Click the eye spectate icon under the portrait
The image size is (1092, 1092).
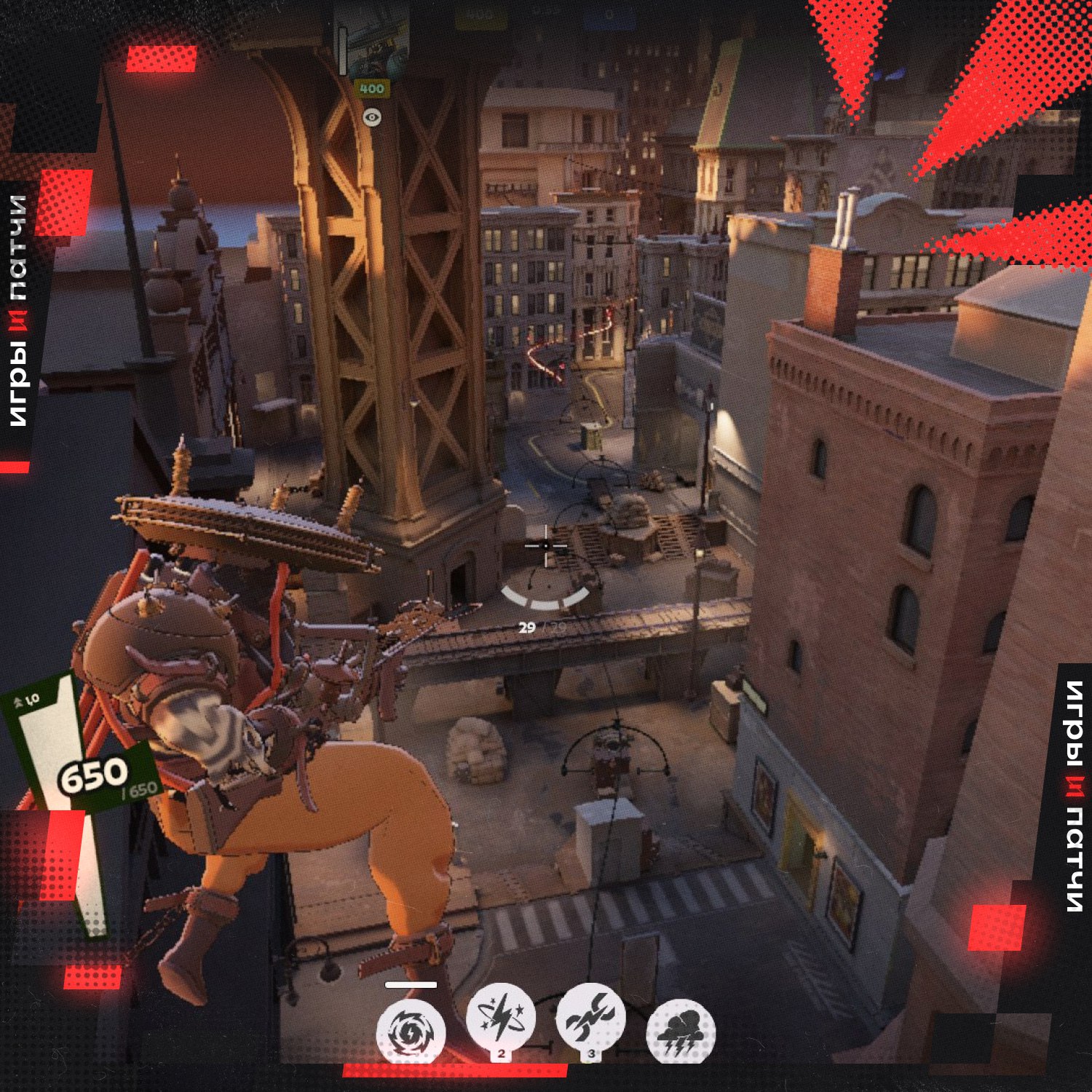[x=372, y=116]
